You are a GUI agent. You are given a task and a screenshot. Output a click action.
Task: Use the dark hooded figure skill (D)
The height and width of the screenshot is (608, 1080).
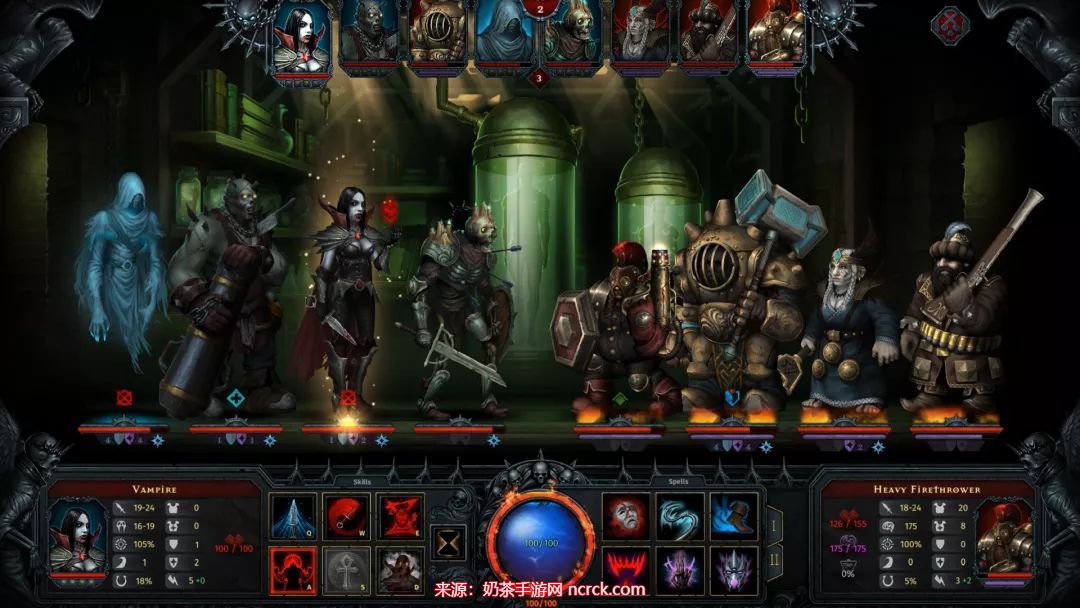[x=401, y=569]
